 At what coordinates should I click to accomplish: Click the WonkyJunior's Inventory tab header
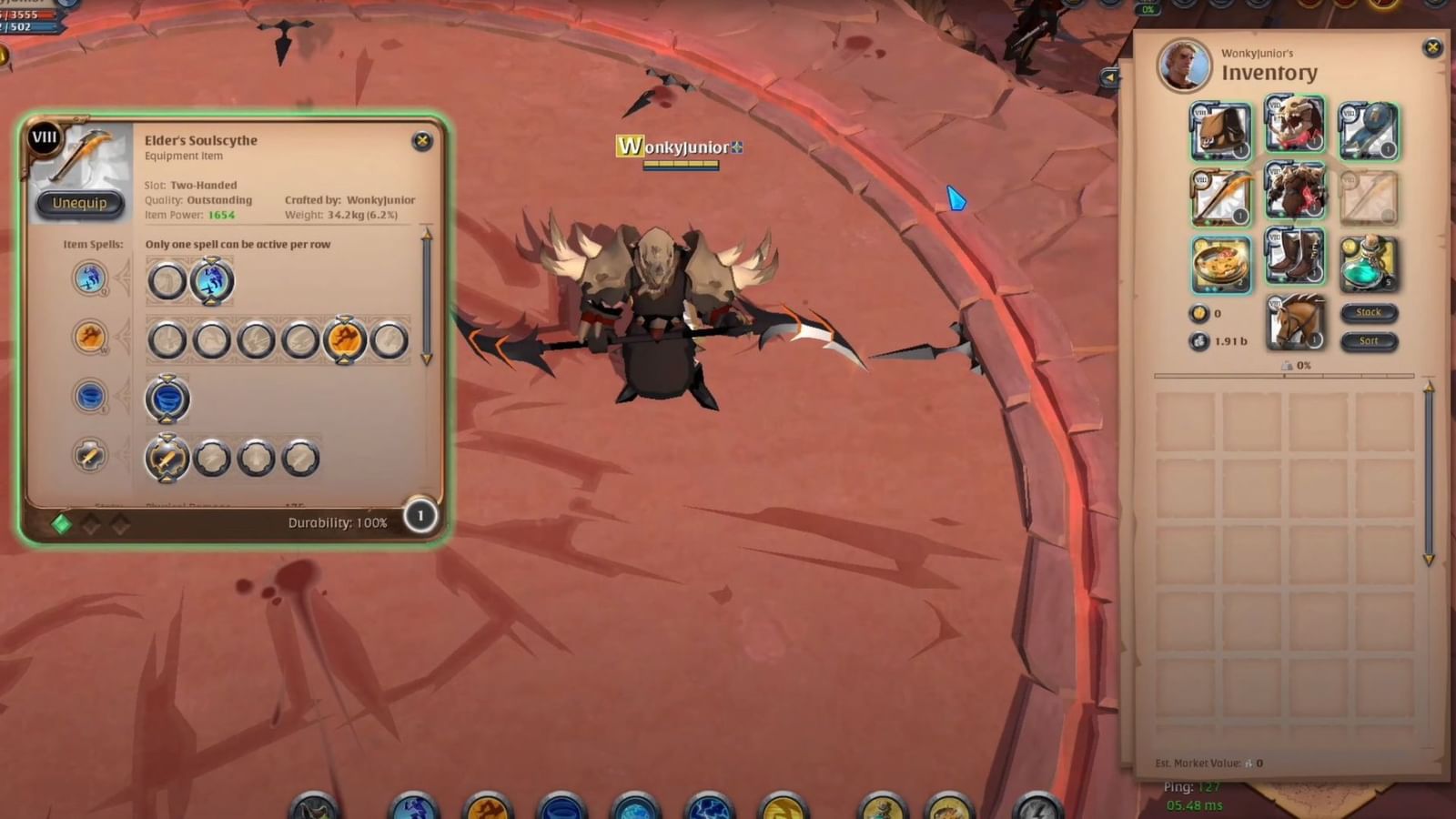coord(1270,72)
